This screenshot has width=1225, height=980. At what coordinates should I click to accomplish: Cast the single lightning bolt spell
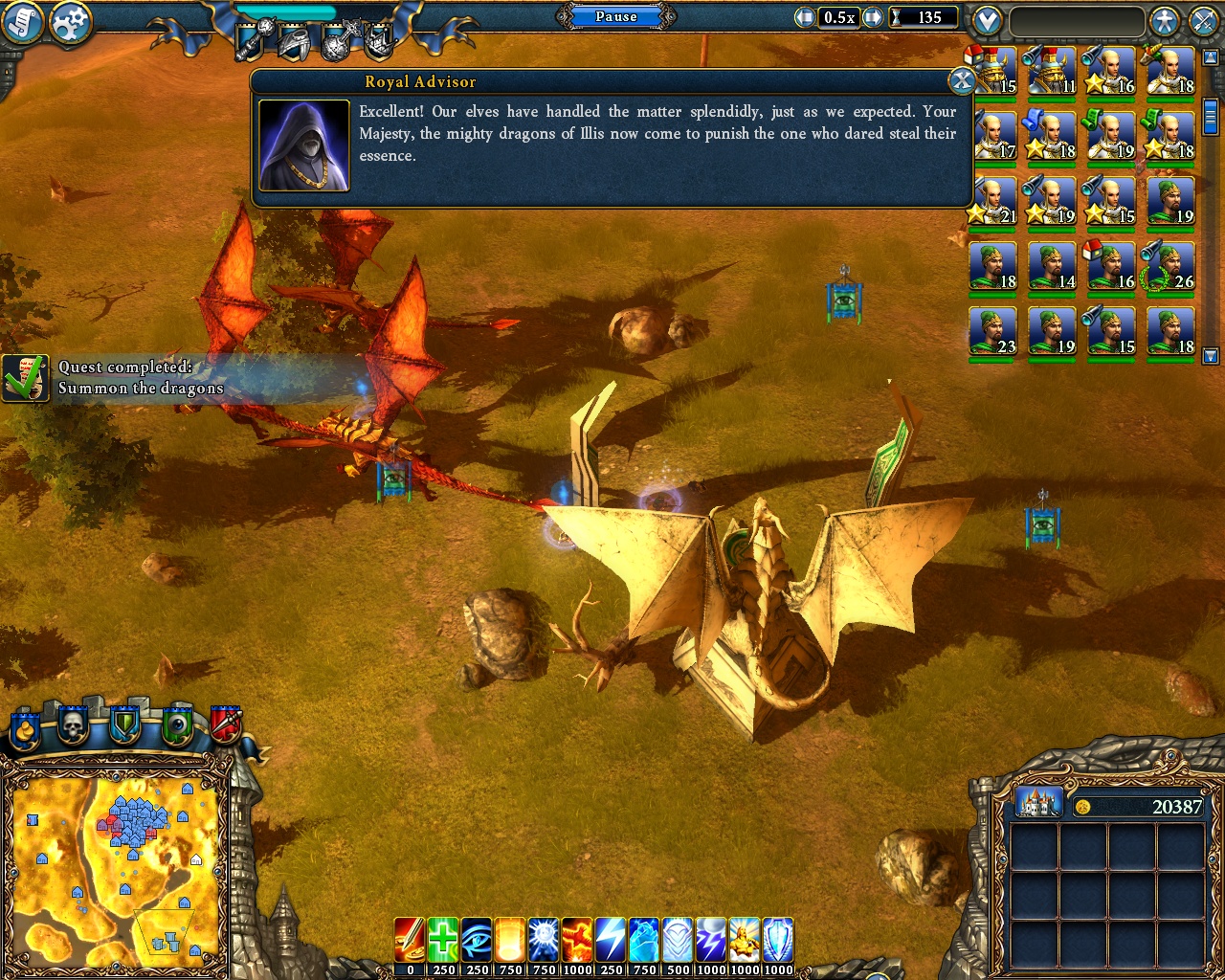611,940
